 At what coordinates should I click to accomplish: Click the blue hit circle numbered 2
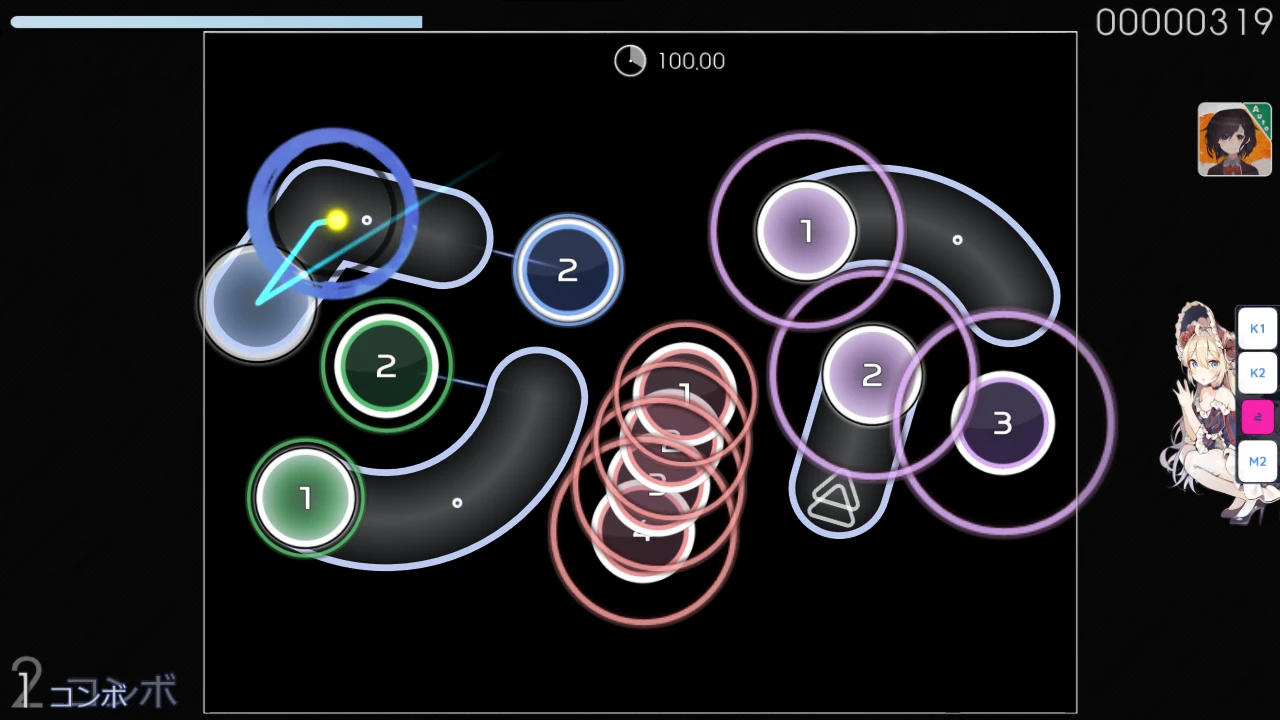[567, 269]
